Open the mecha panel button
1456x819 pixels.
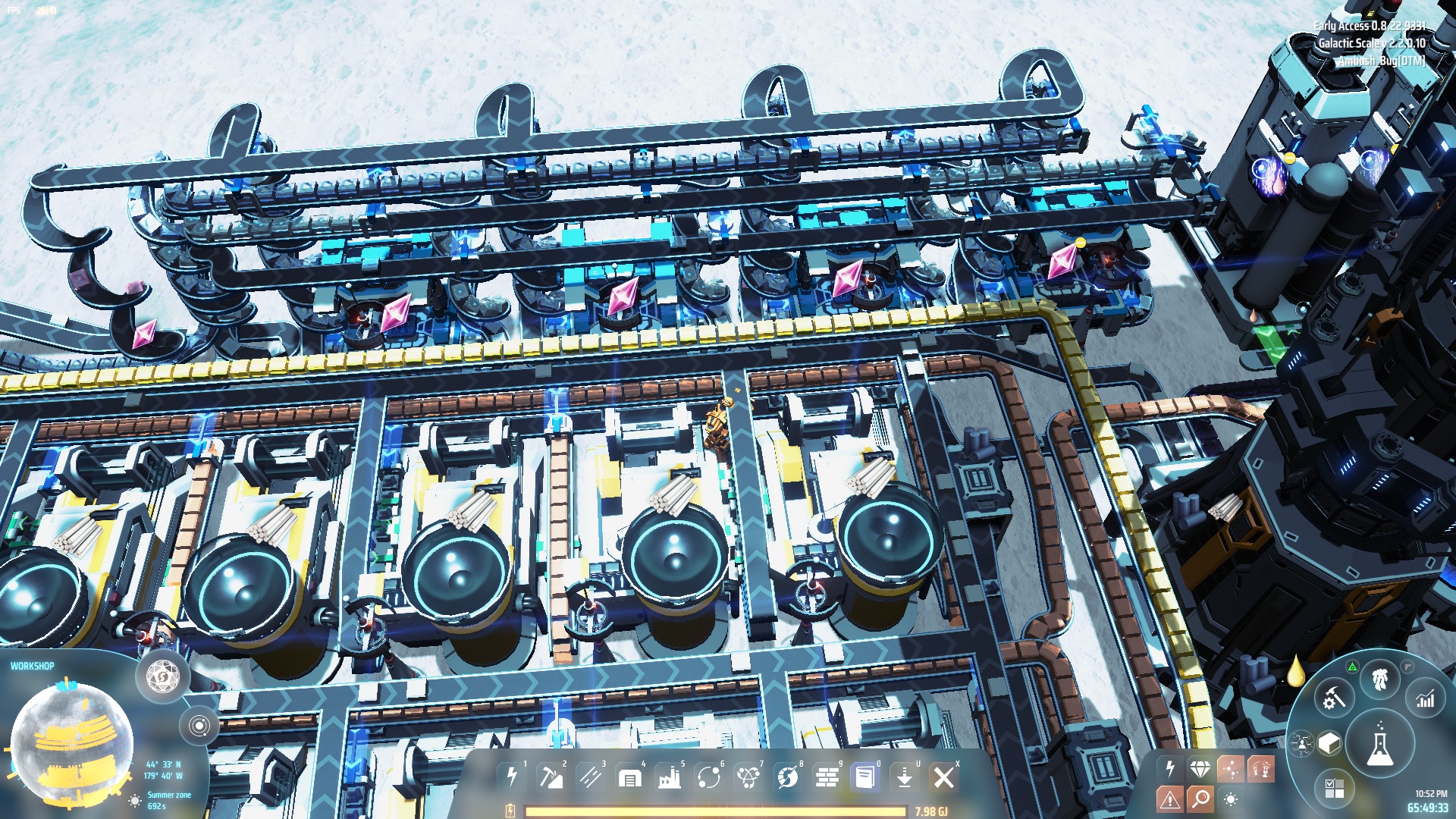click(x=1380, y=679)
